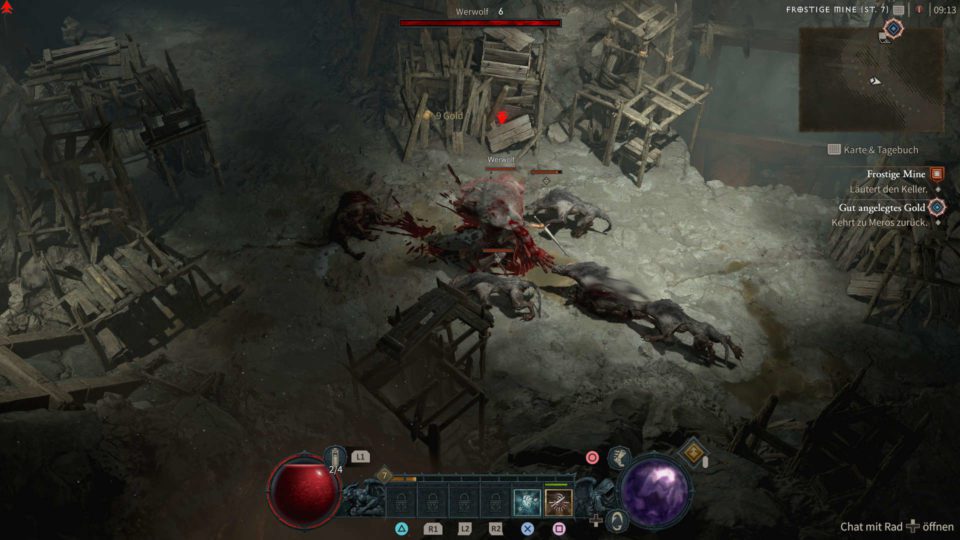Click the circular swirl icon below the boot
Image resolution: width=960 pixels, height=540 pixels.
tap(617, 520)
